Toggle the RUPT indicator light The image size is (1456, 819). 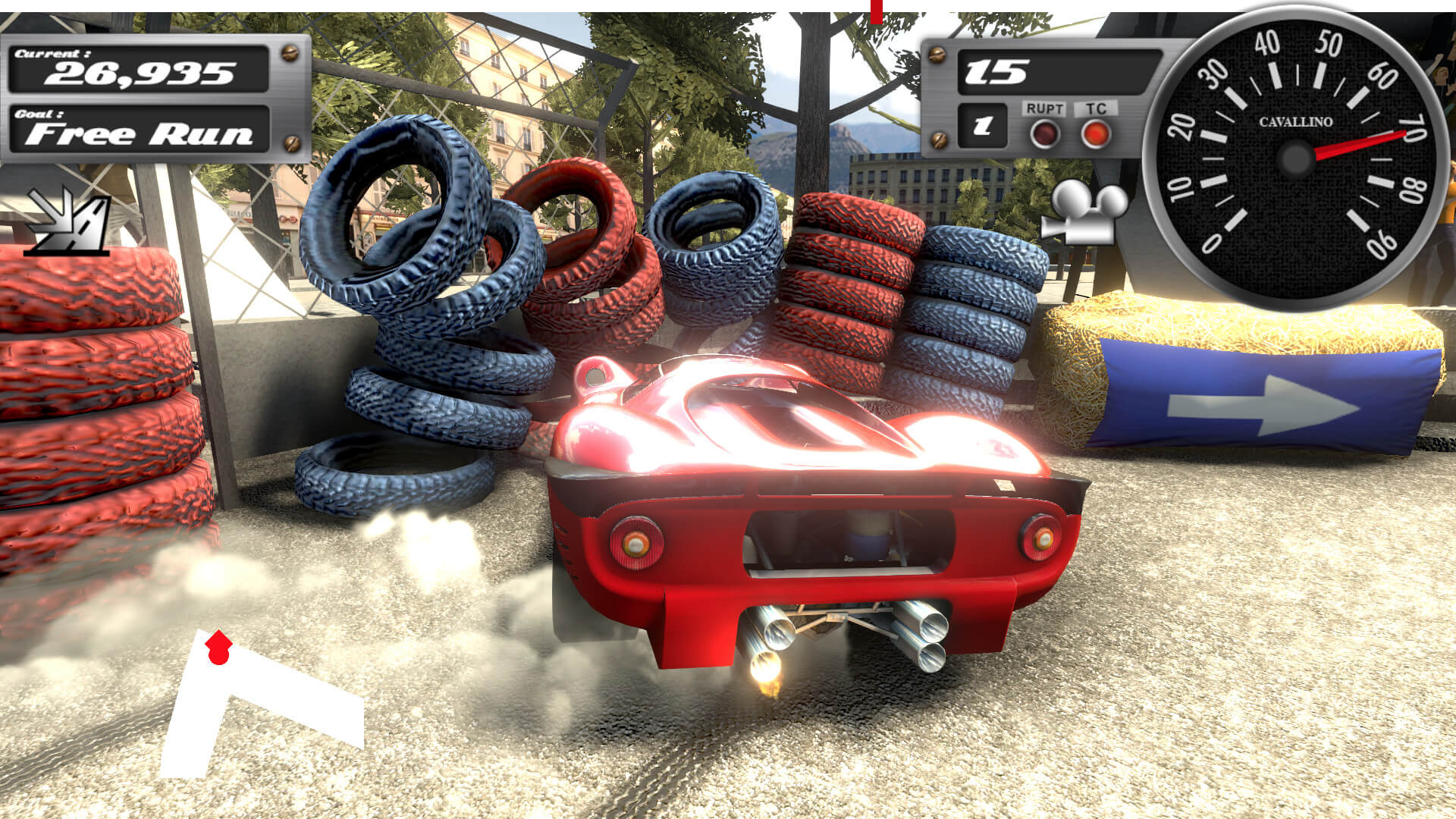[1044, 134]
